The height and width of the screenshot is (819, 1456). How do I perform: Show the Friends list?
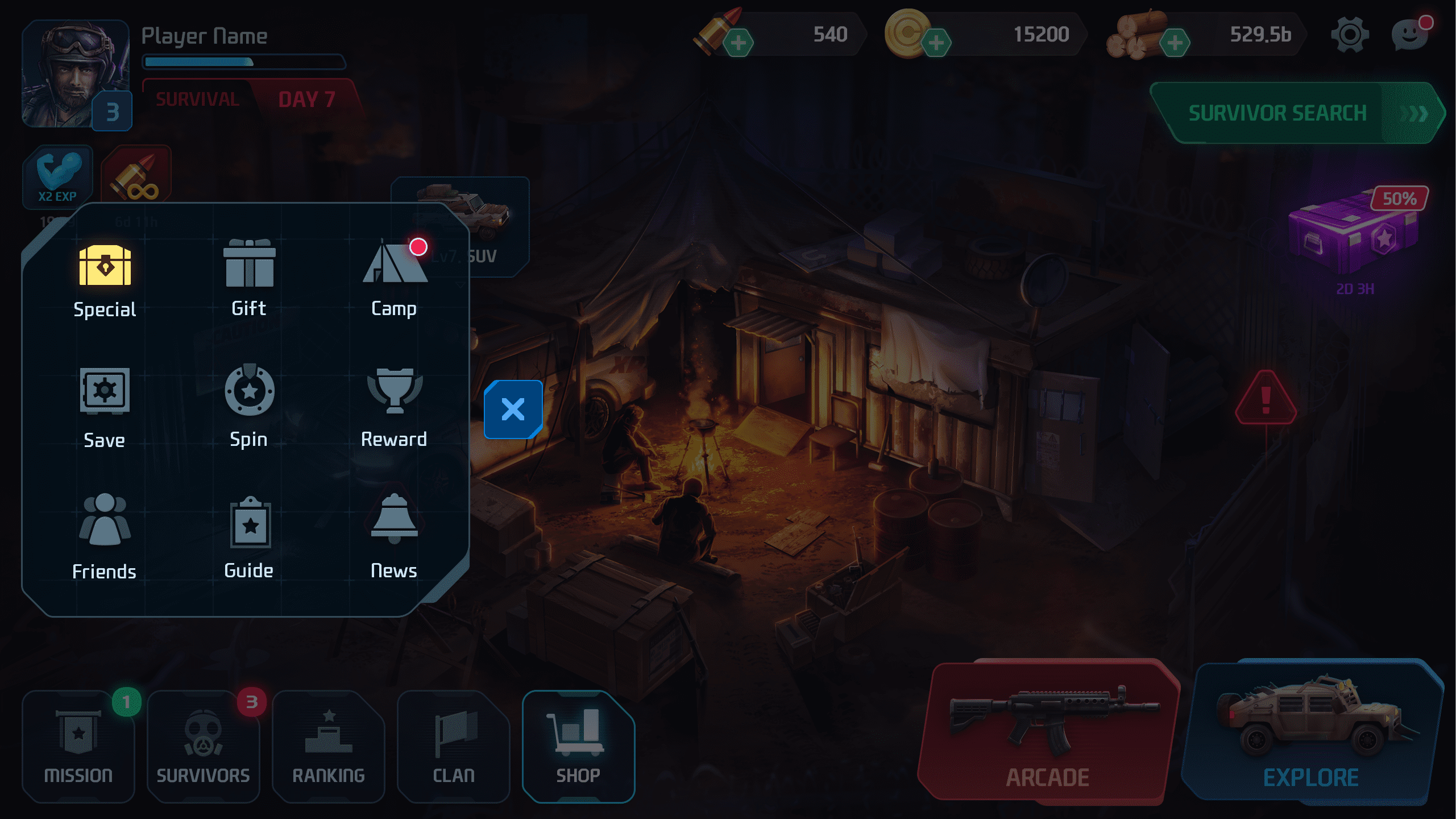coord(105,536)
